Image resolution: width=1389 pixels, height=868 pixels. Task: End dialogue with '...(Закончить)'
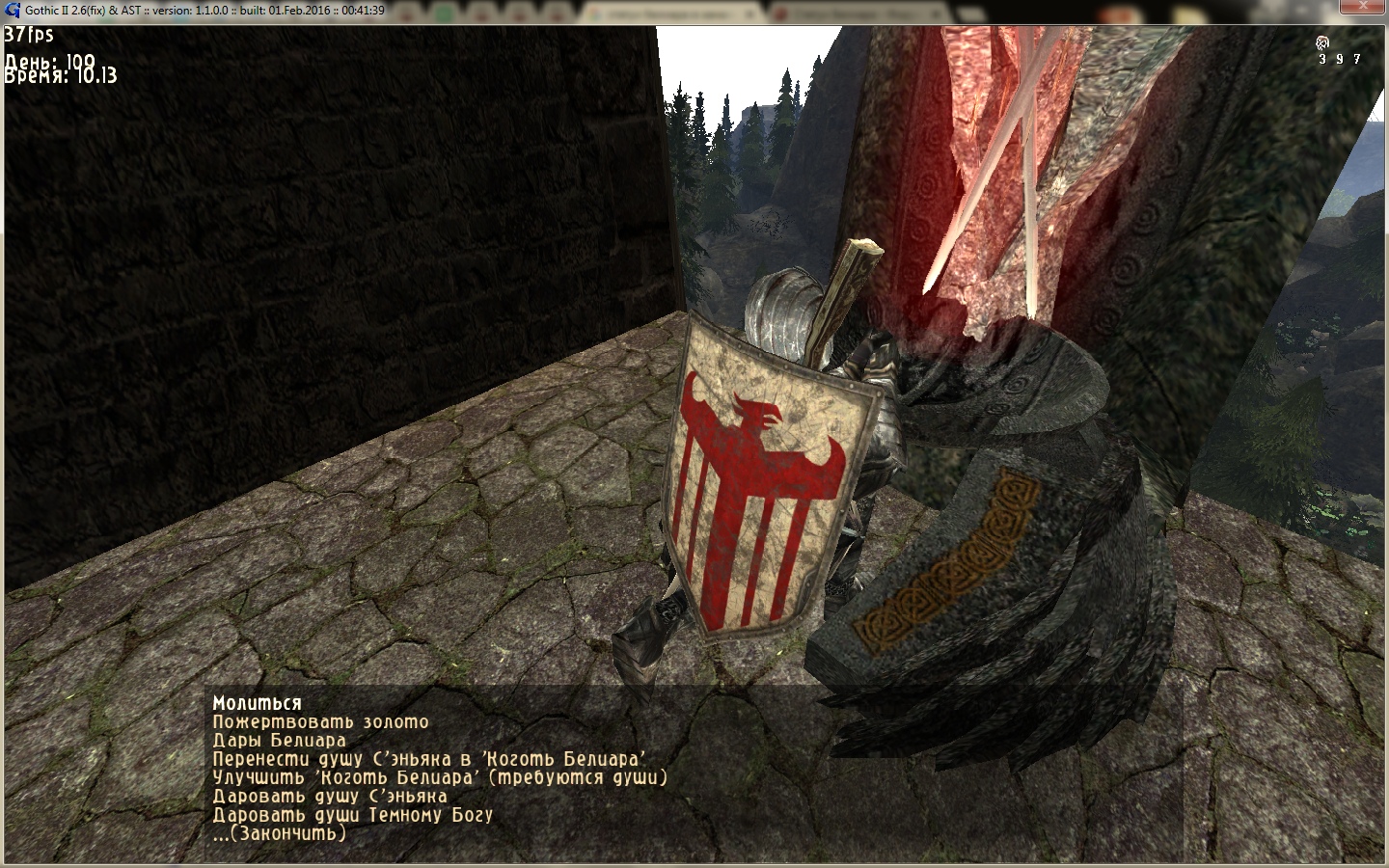(x=279, y=832)
